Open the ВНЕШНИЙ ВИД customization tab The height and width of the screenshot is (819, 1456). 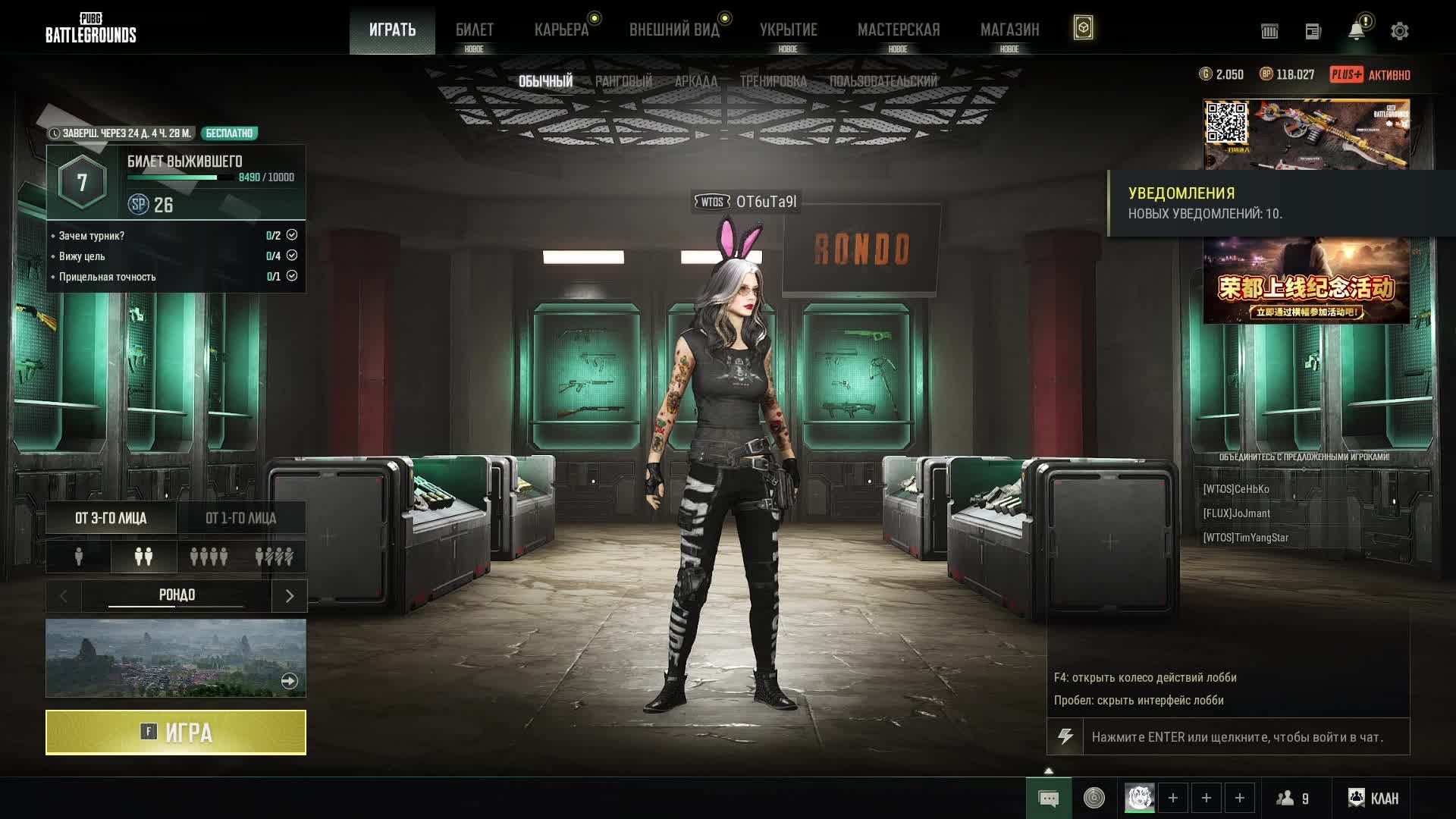tap(674, 30)
